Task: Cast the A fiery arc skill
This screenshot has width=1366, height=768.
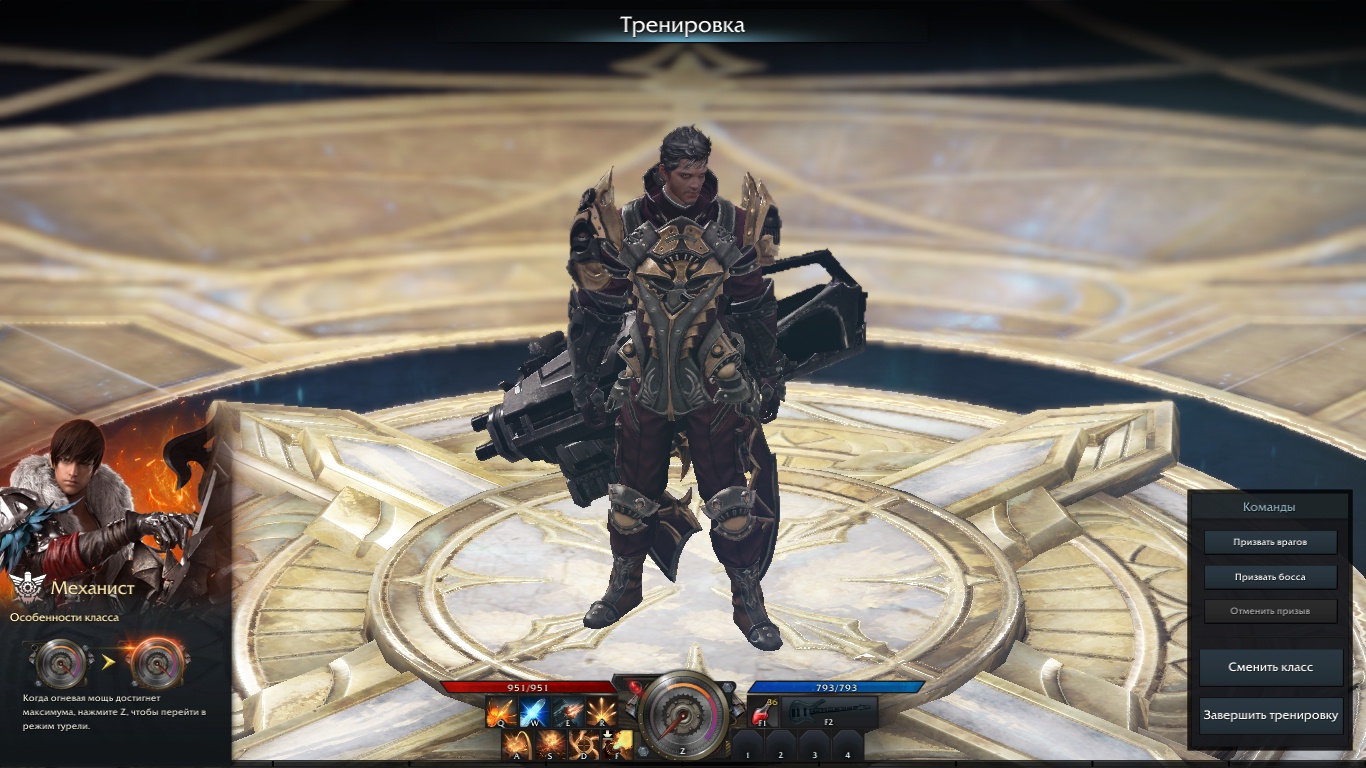Action: [517, 745]
